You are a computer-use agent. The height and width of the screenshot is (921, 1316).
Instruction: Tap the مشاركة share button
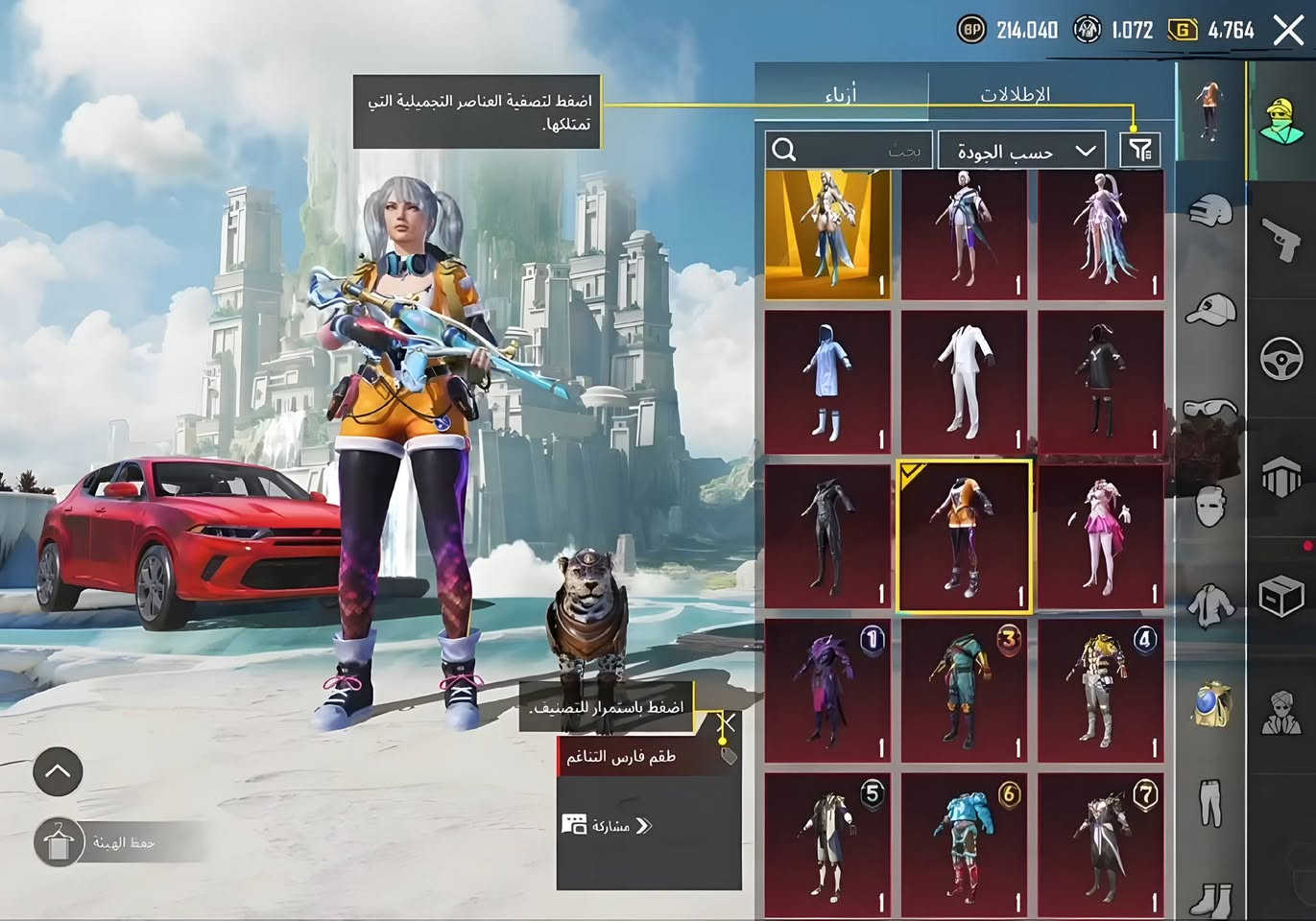(607, 825)
